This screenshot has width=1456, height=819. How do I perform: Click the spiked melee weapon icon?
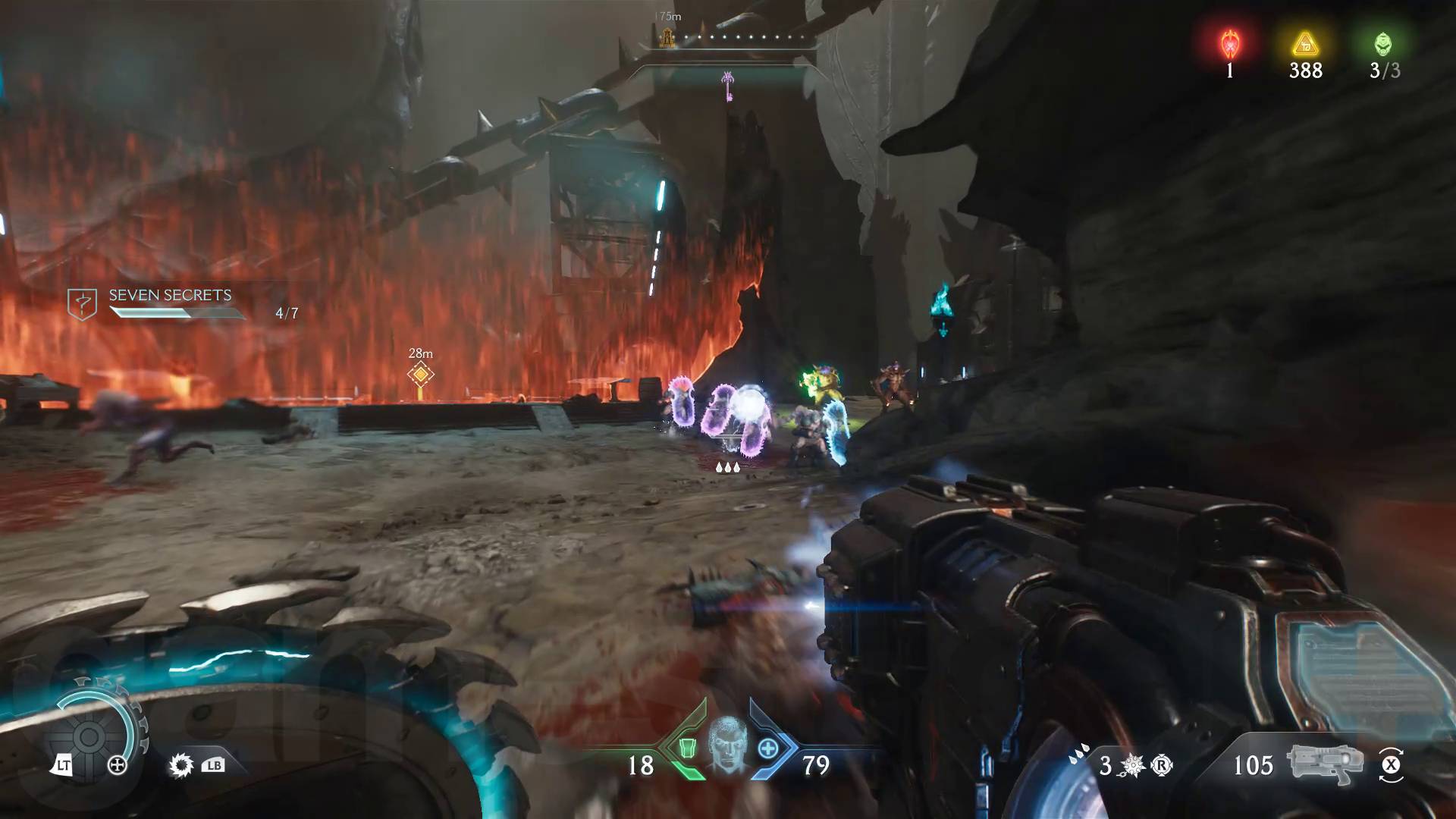pos(180,765)
